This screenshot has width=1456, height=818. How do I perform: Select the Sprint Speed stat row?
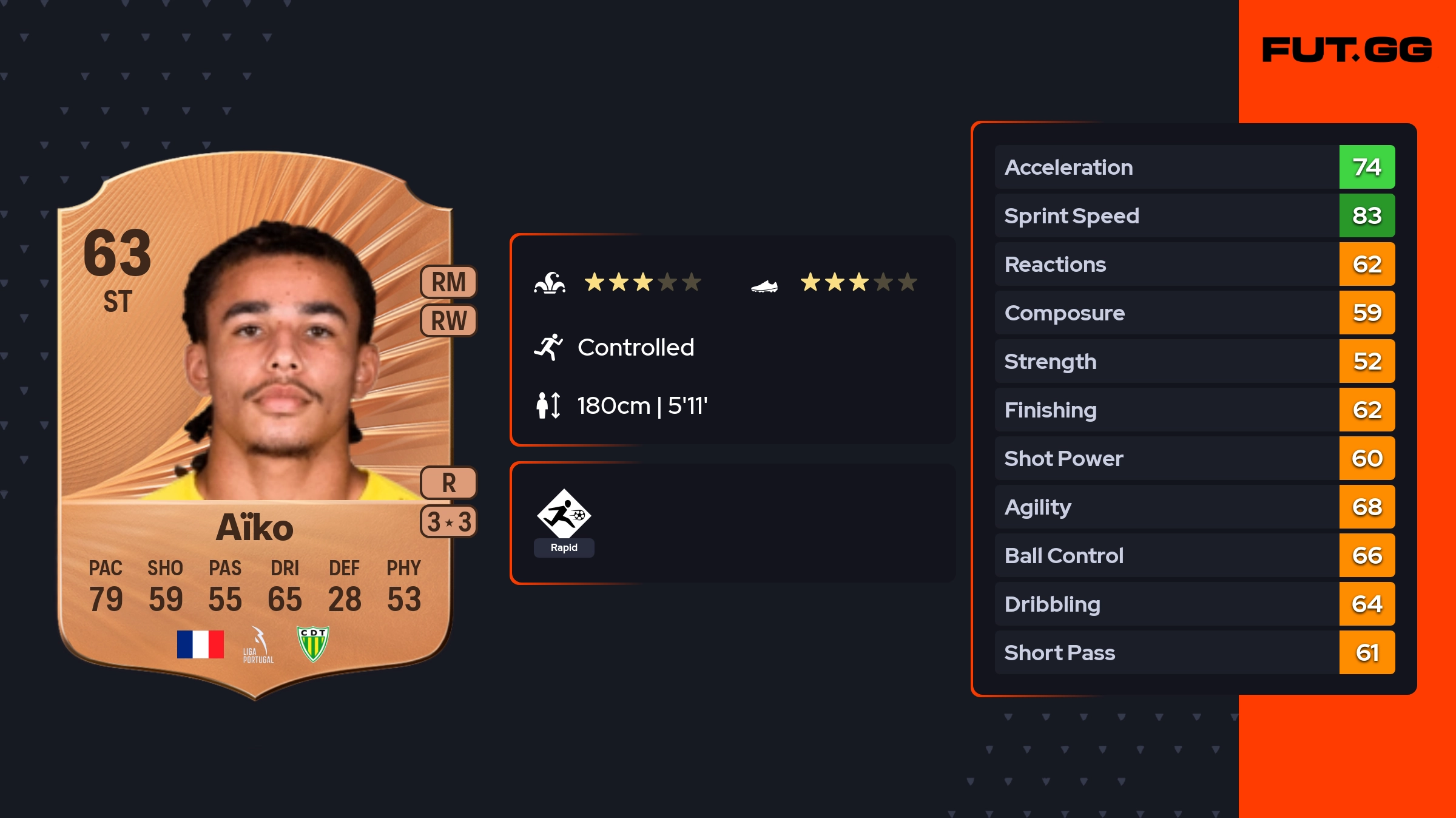(1194, 215)
